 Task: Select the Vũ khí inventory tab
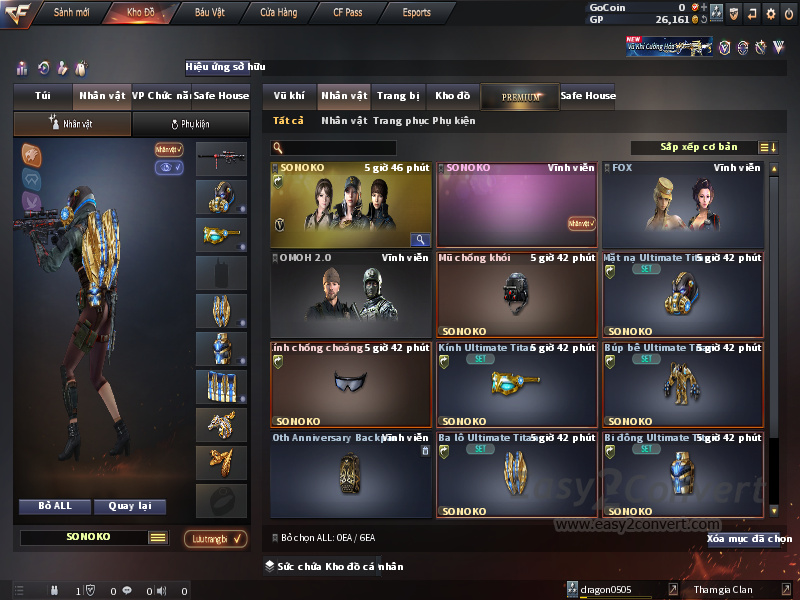[289, 96]
